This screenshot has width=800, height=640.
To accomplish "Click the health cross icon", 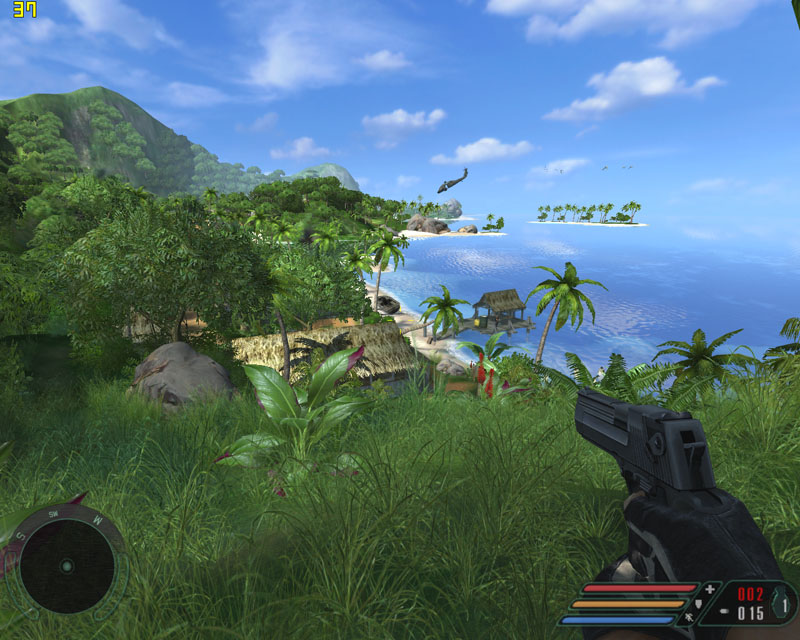I will 712,589.
